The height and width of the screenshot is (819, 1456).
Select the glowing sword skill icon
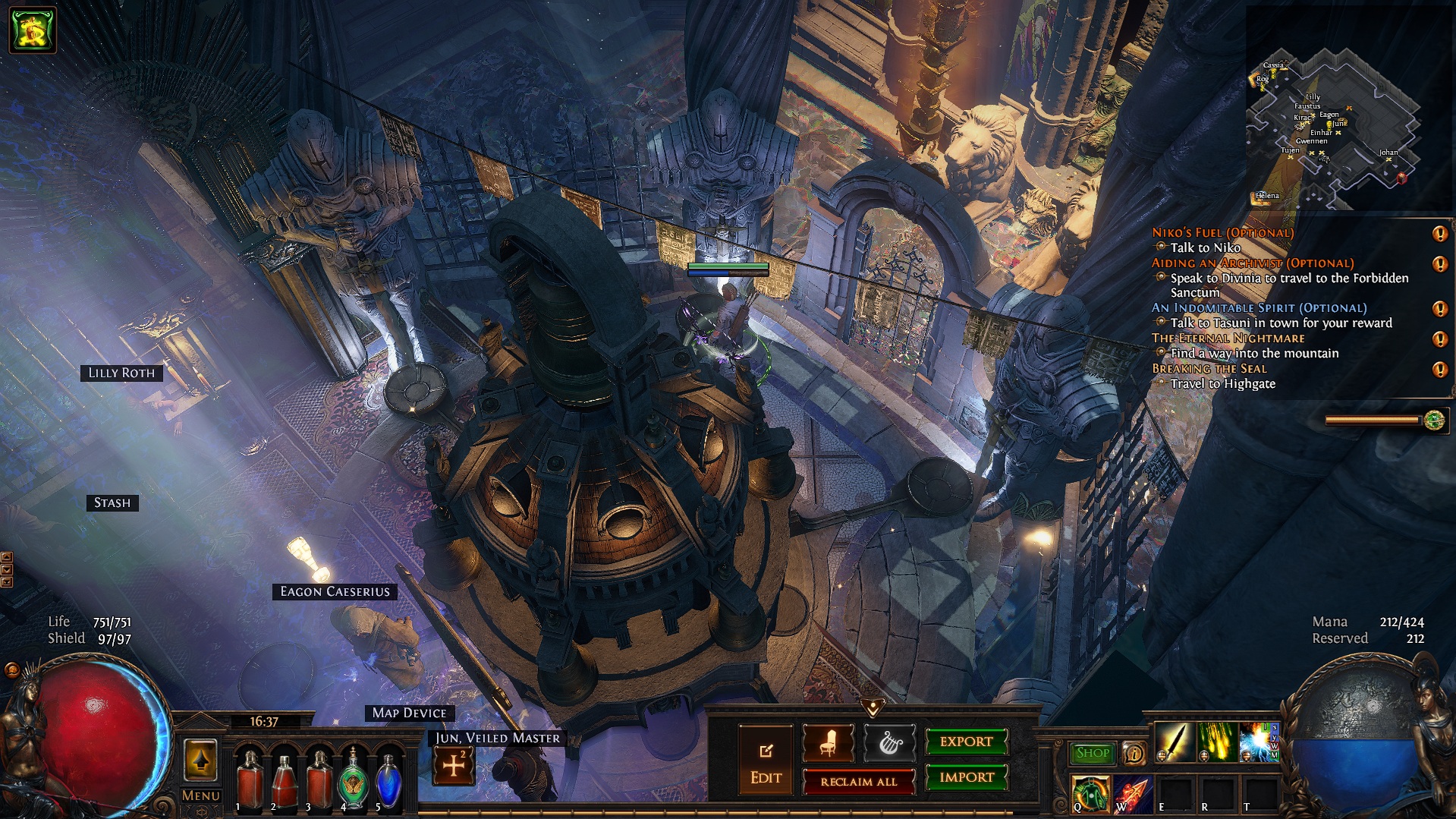1174,742
